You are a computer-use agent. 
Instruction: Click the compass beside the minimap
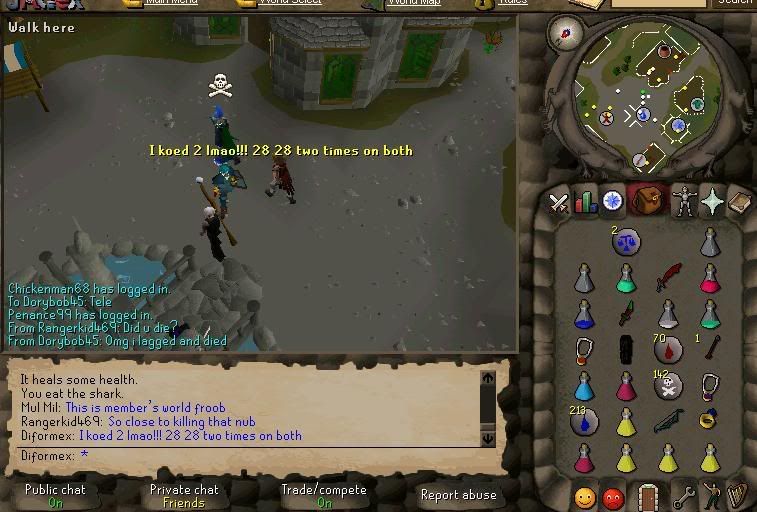[x=564, y=33]
